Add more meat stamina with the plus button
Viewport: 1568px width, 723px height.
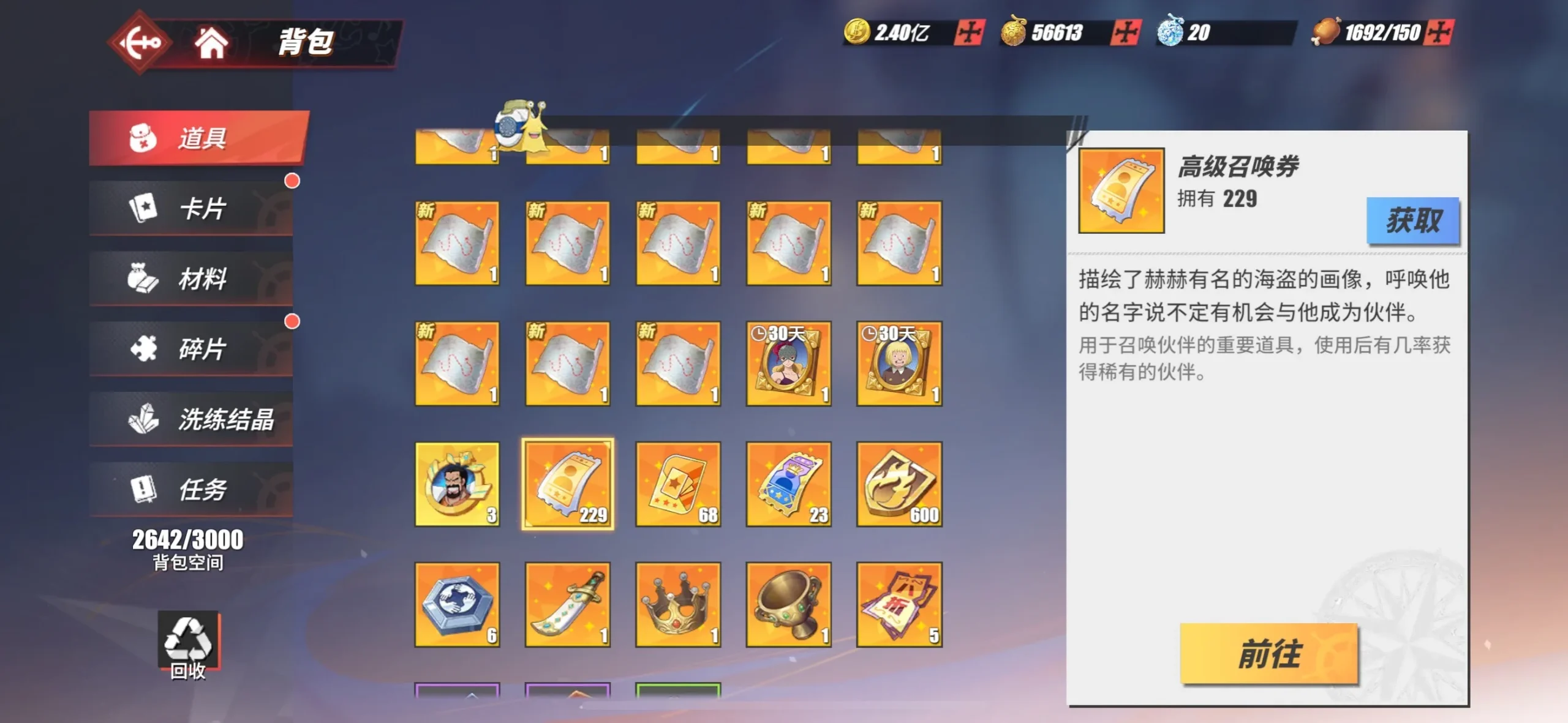(x=1438, y=32)
